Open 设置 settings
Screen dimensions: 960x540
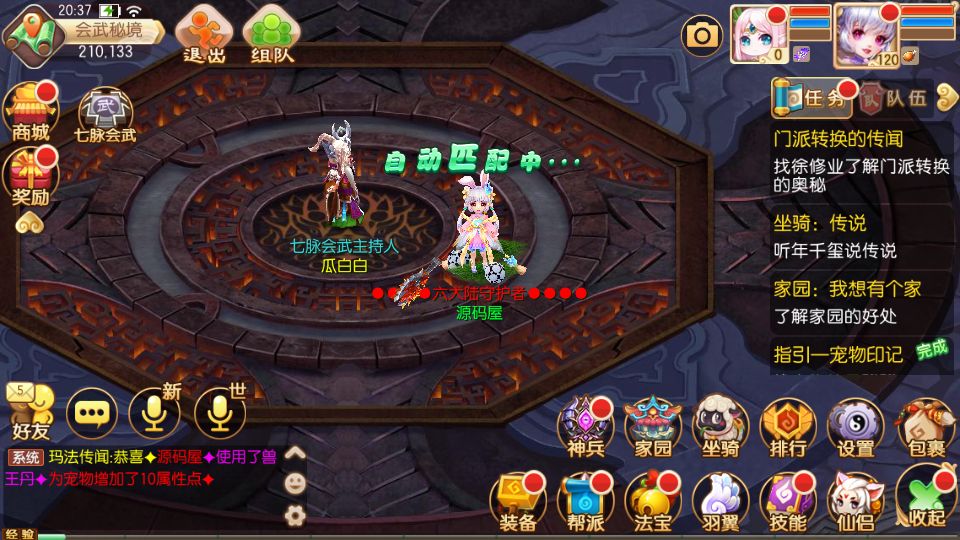click(x=856, y=427)
